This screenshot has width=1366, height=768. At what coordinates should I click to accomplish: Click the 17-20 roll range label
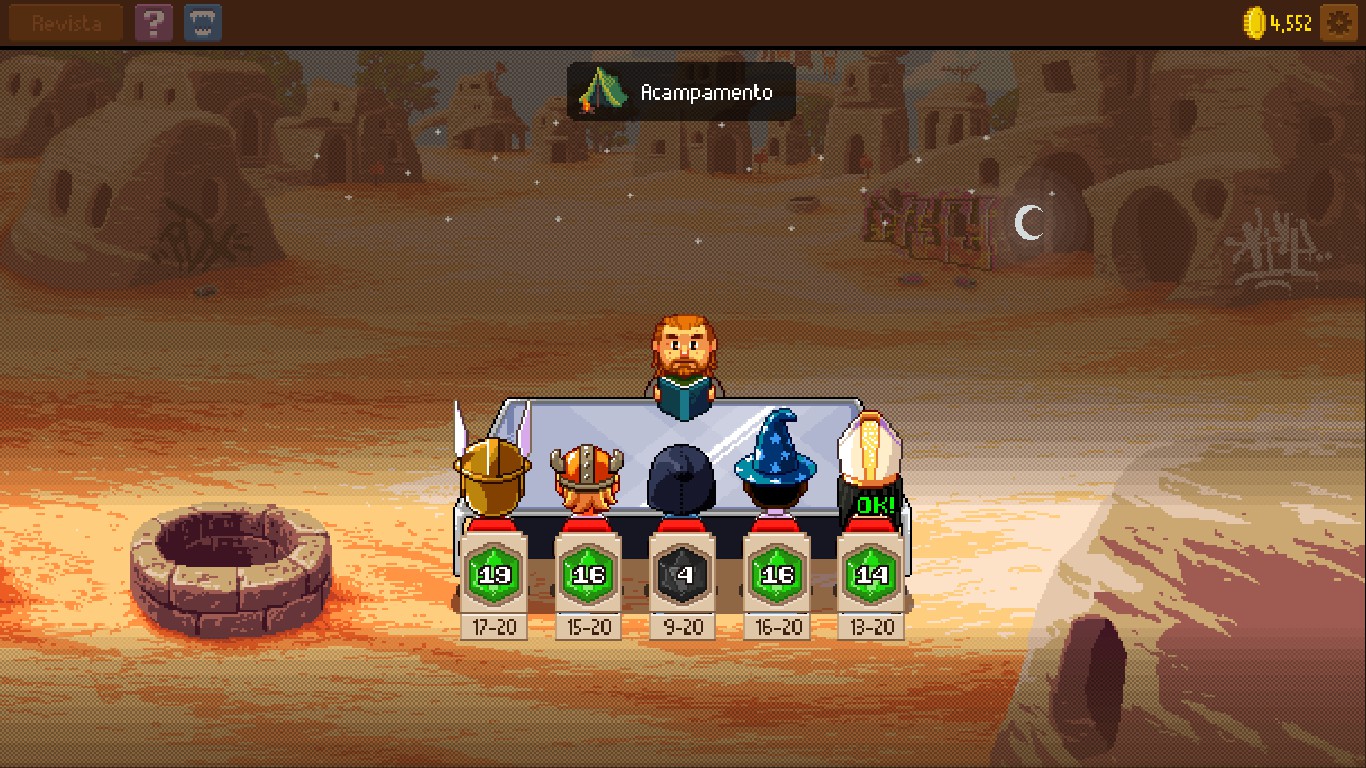coord(494,629)
